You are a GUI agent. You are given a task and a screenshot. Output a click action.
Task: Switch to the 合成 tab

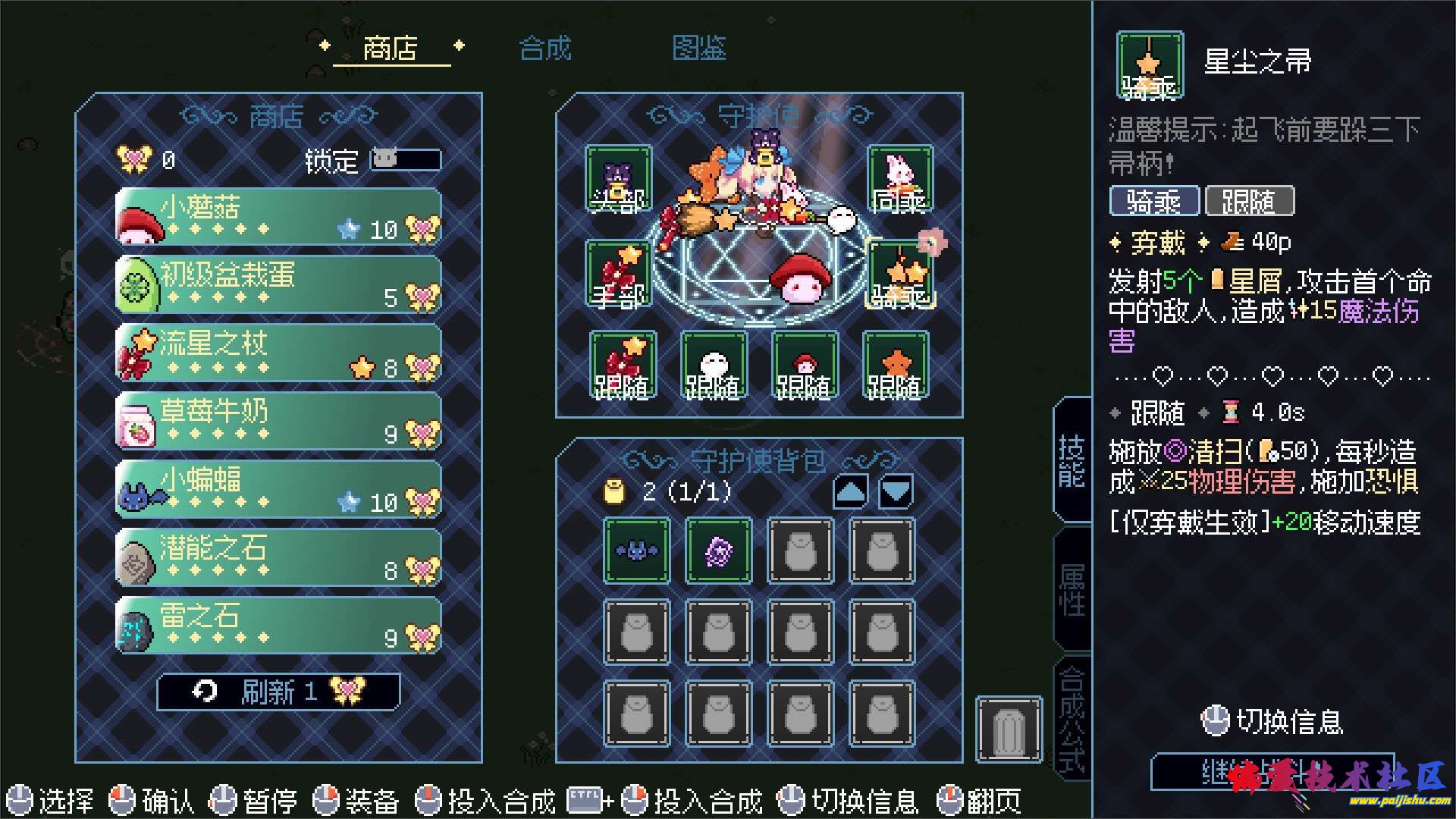point(544,49)
